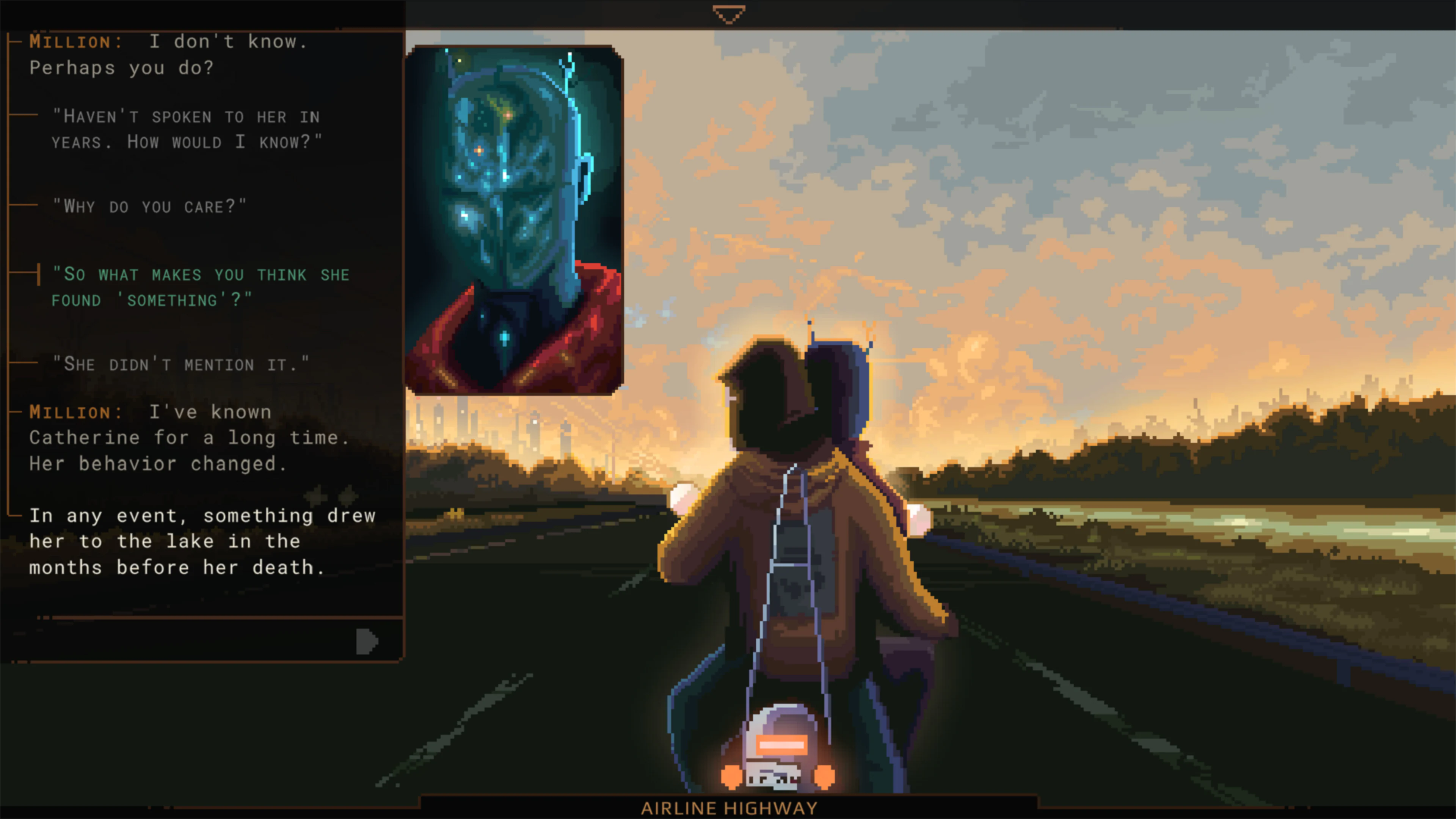This screenshot has width=1456, height=819.
Task: Select the response "Why do you care?"
Action: (x=150, y=206)
